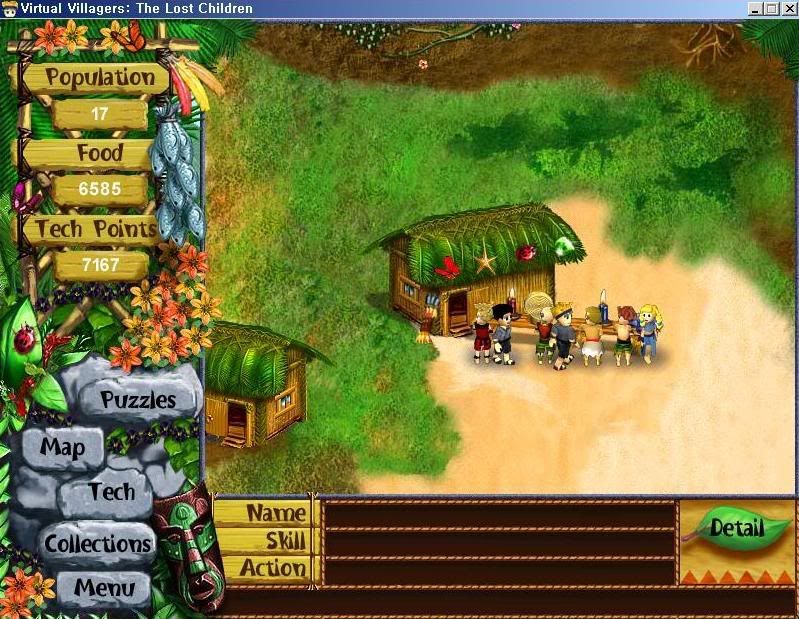This screenshot has height=619, width=799.
Task: Open the game Menu
Action: 103,587
